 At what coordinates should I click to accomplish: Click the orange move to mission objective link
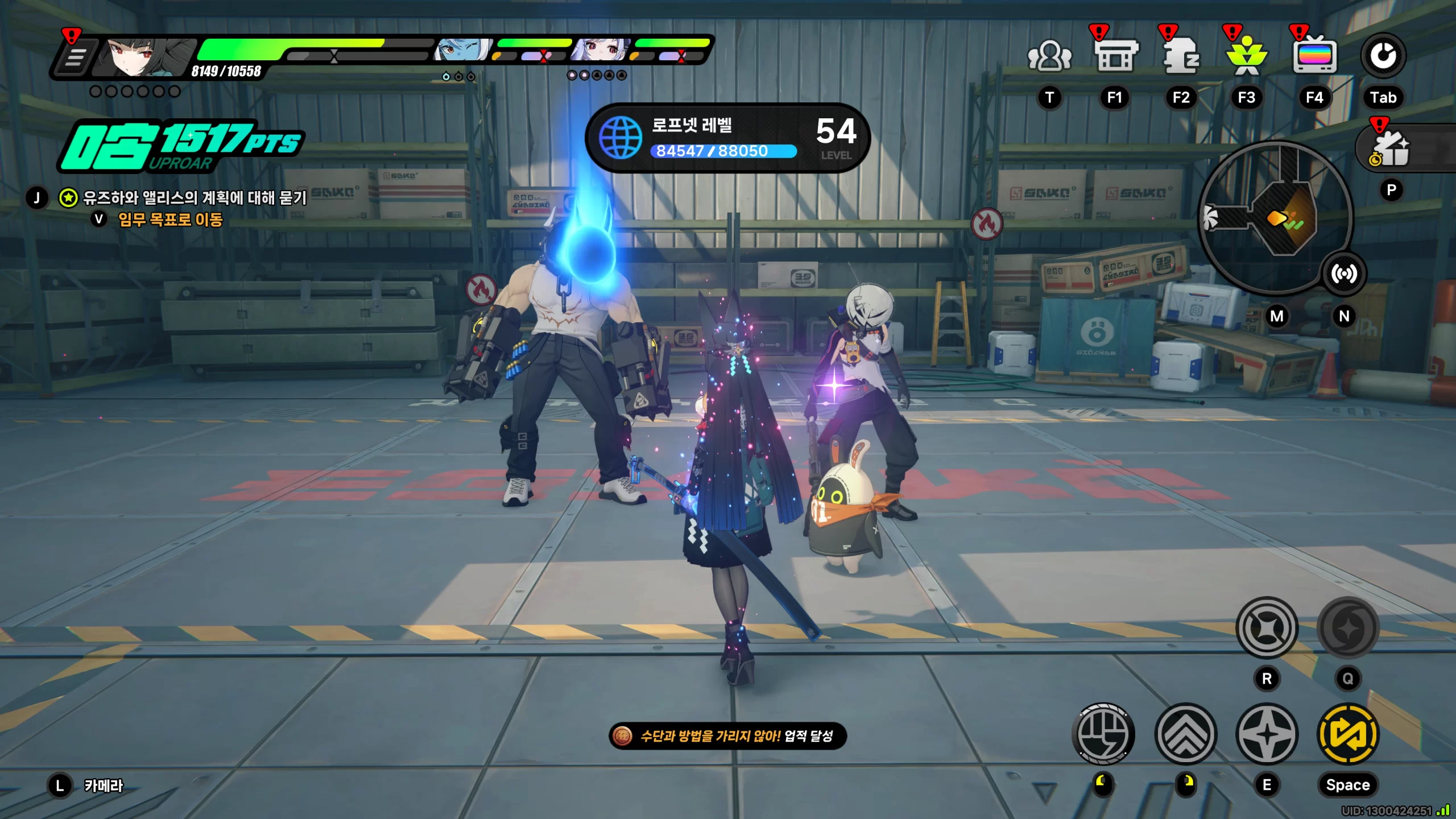click(x=170, y=220)
